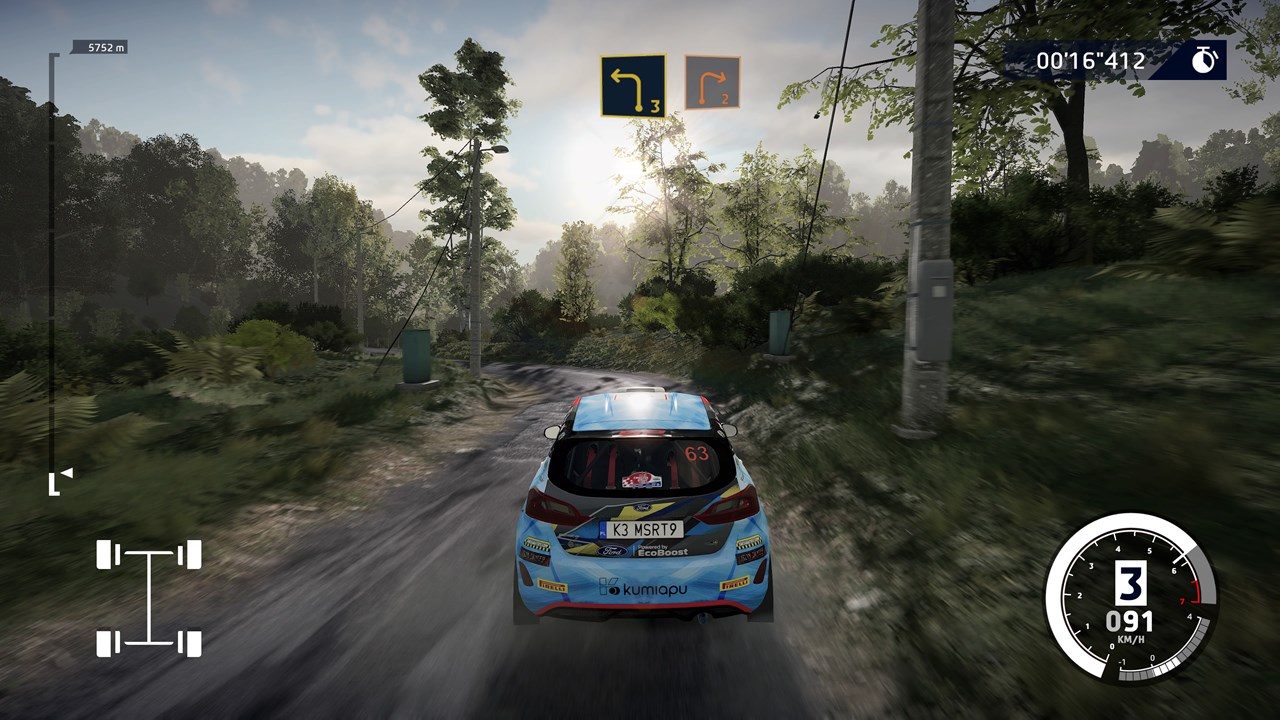Click the stopwatch icon beside the timer
This screenshot has width=1280, height=720.
click(1204, 61)
